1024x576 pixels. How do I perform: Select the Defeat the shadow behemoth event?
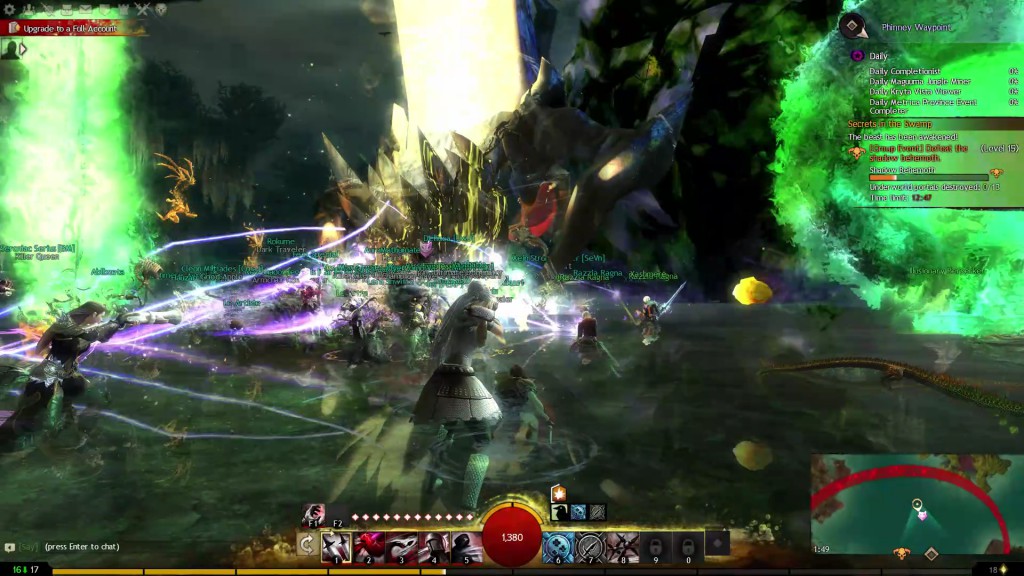(x=917, y=153)
